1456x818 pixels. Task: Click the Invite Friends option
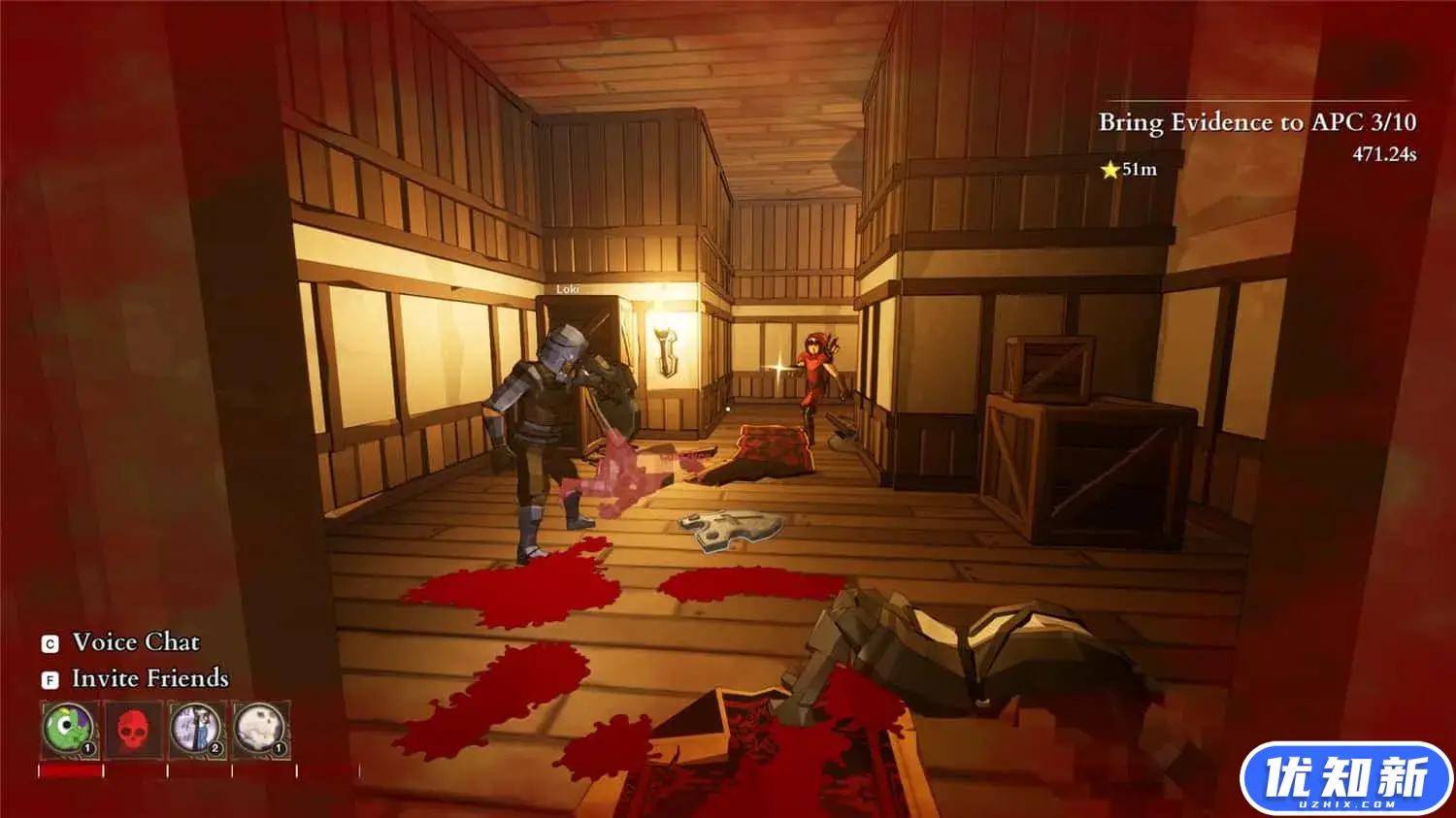[149, 678]
